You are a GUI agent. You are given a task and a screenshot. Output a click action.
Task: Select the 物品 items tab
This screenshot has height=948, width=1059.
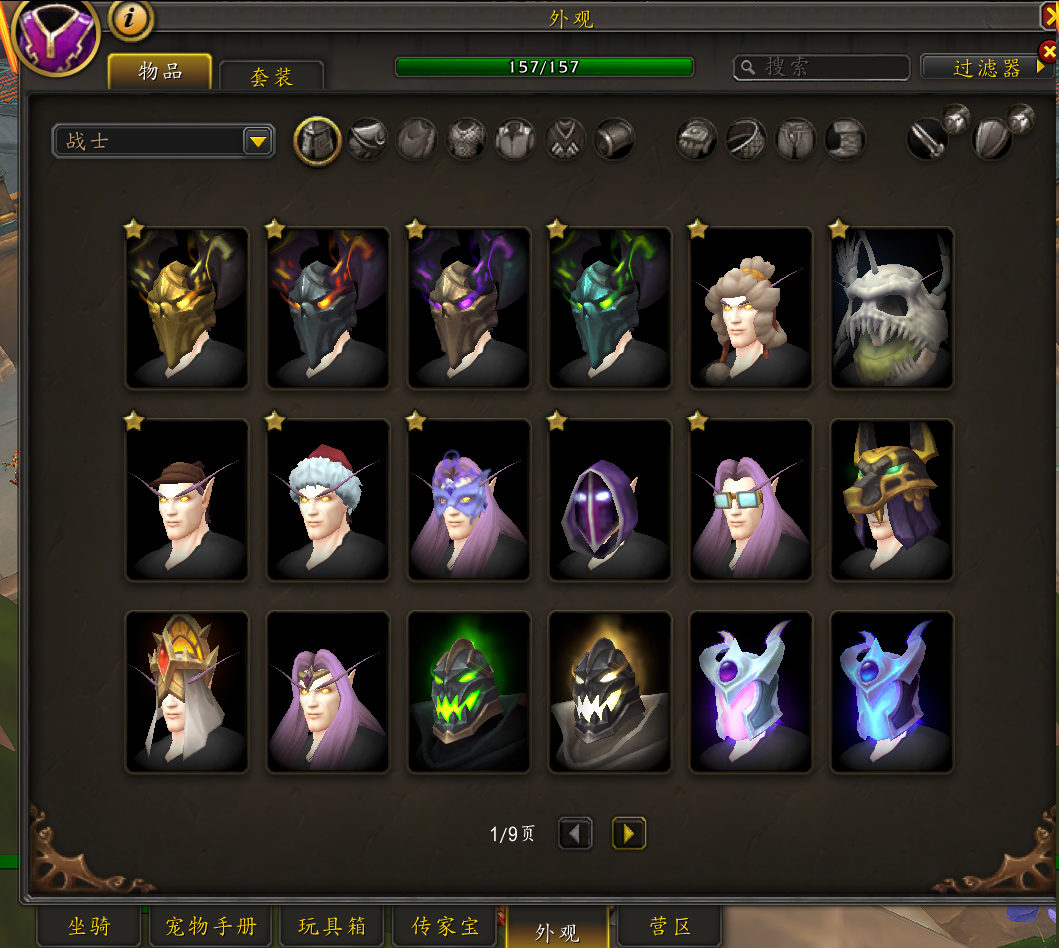160,71
